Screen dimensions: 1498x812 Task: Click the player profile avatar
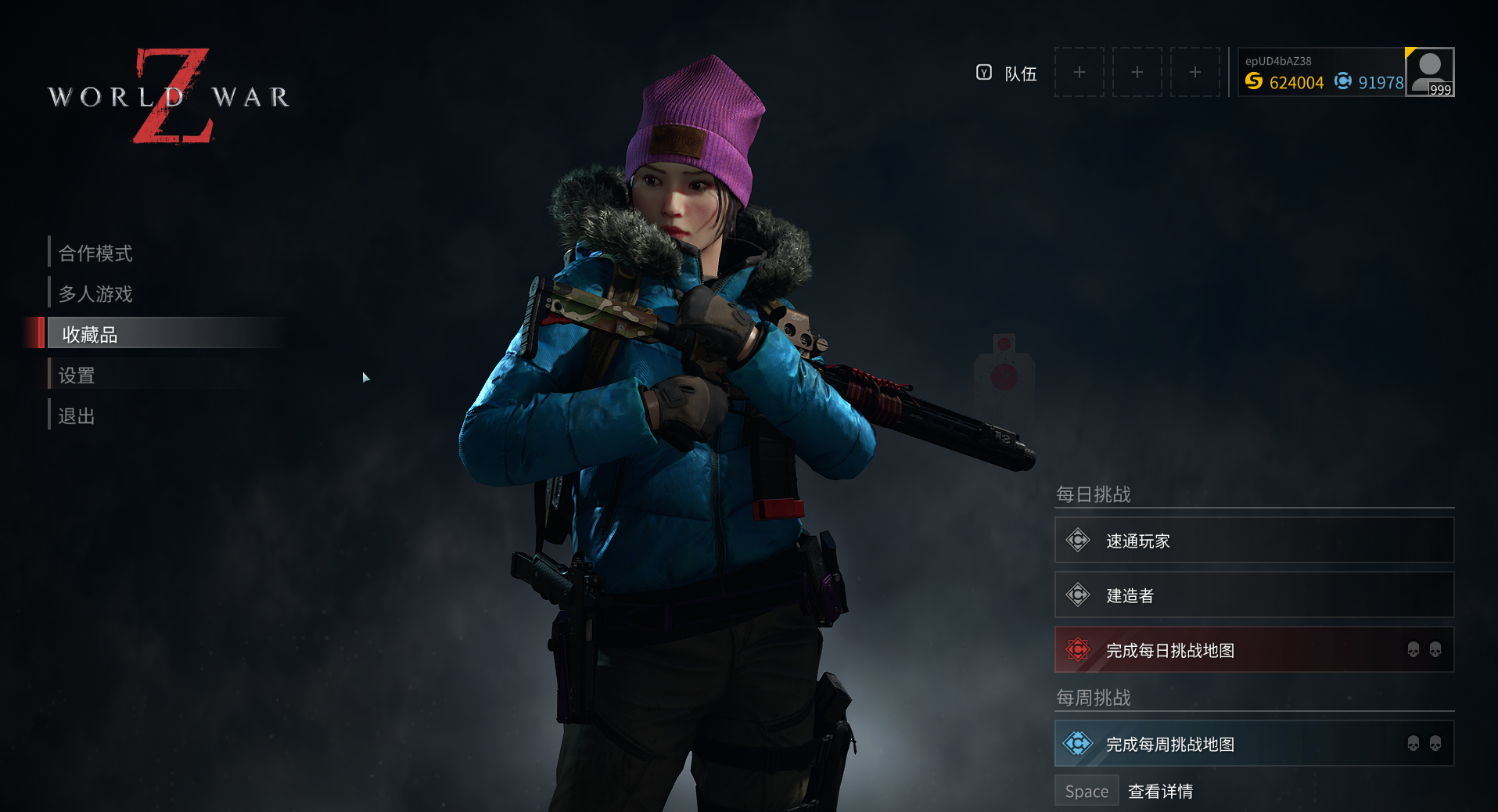[x=1429, y=71]
